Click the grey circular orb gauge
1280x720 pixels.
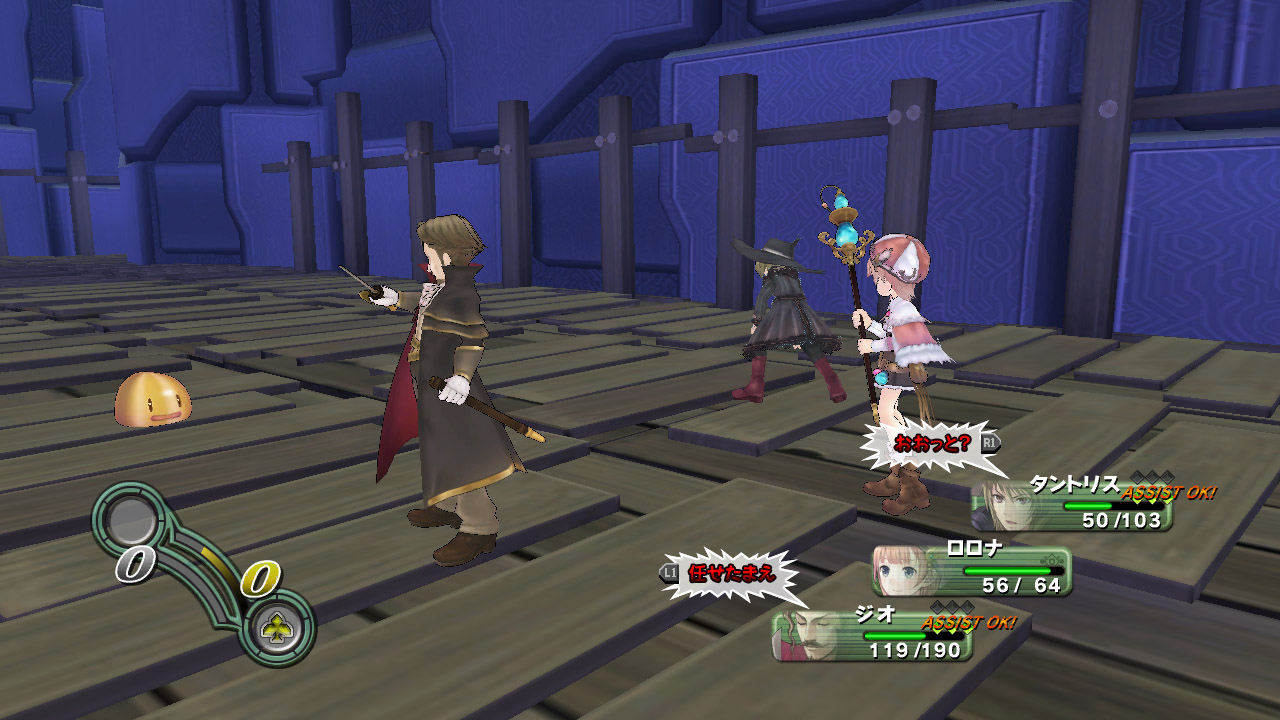[131, 519]
